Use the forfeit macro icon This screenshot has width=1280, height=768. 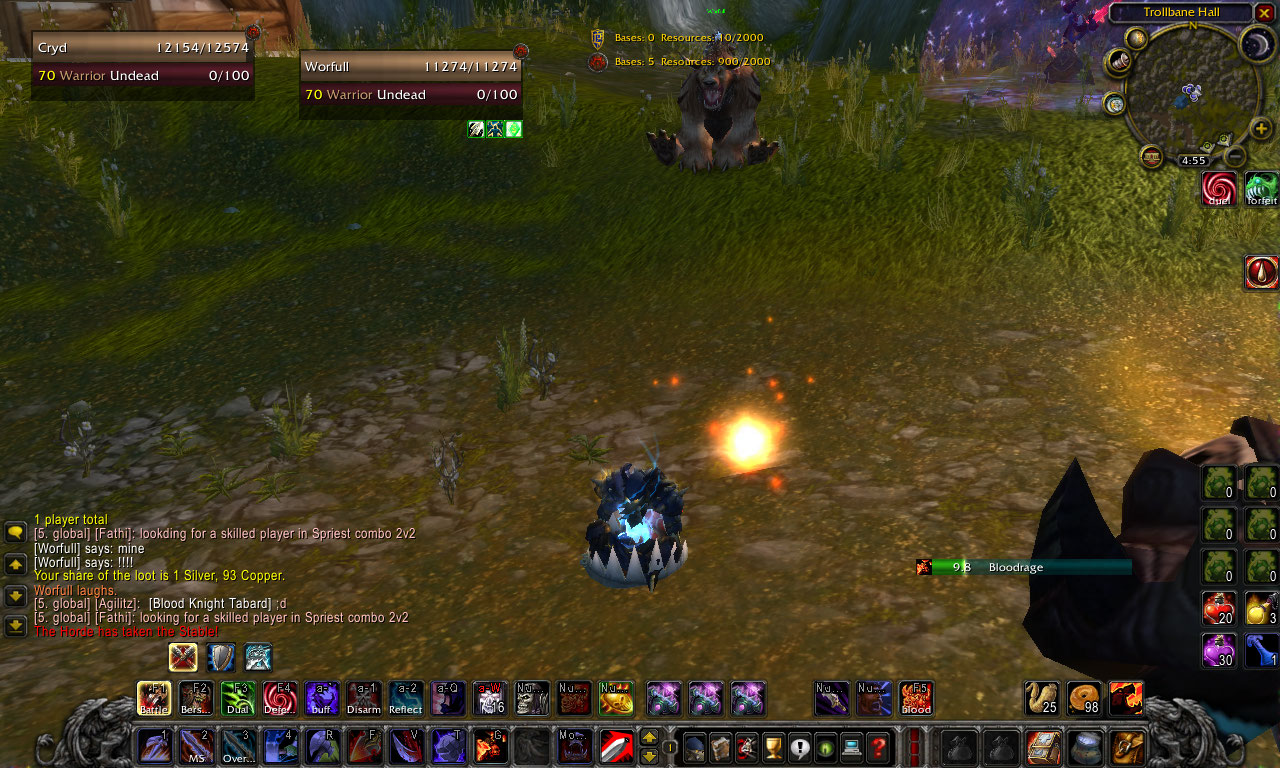tap(1261, 189)
